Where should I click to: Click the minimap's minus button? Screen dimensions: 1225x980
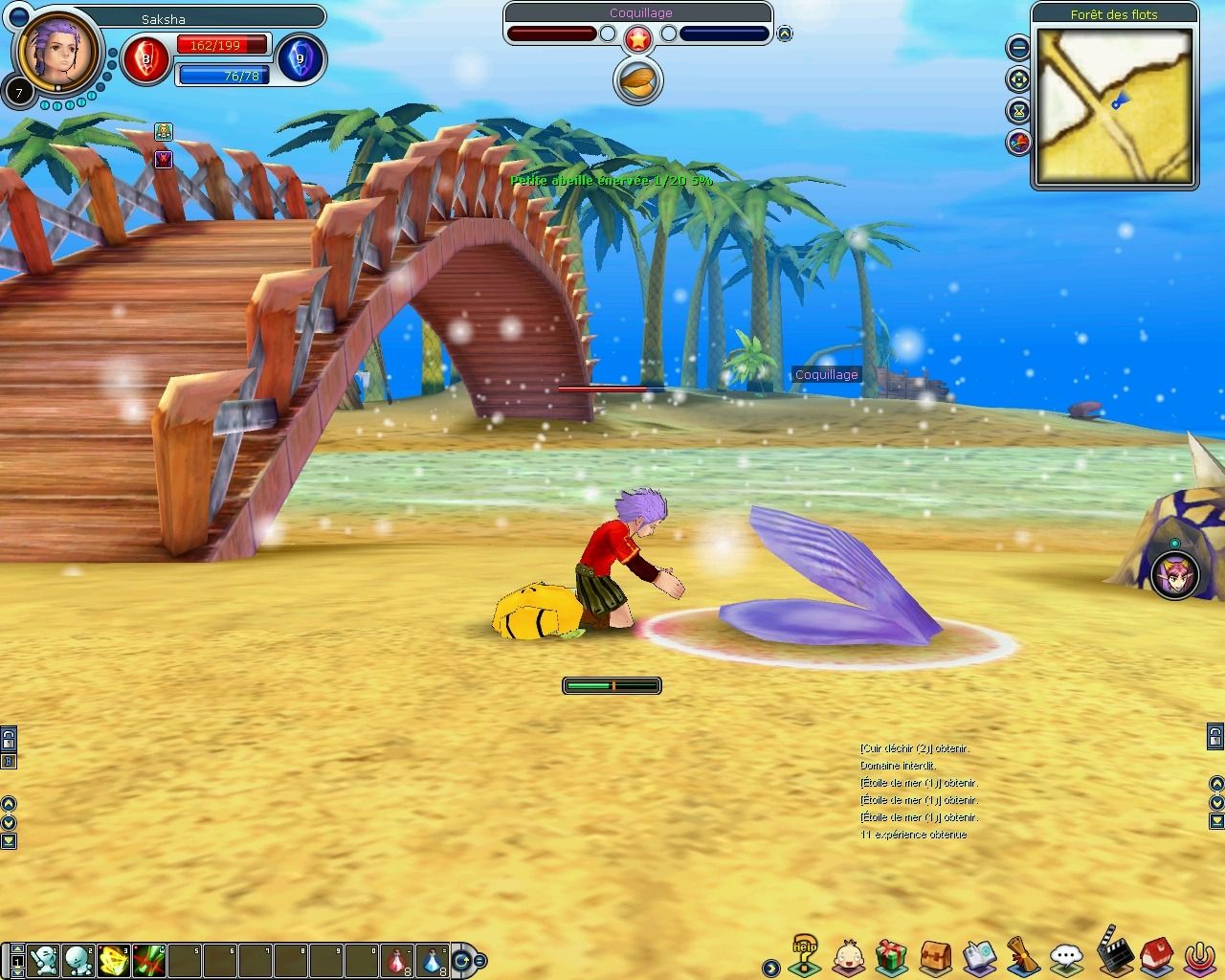1018,46
